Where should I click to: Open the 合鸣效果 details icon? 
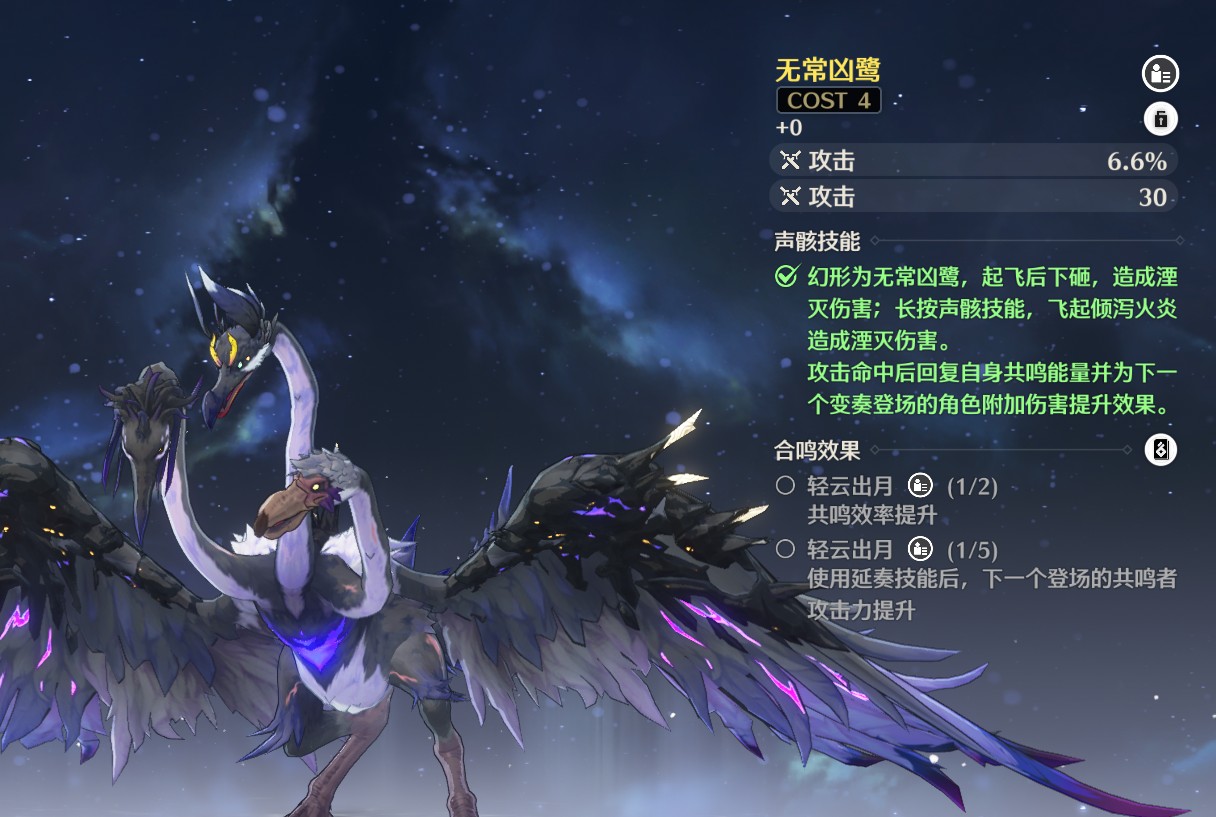[x=1160, y=450]
